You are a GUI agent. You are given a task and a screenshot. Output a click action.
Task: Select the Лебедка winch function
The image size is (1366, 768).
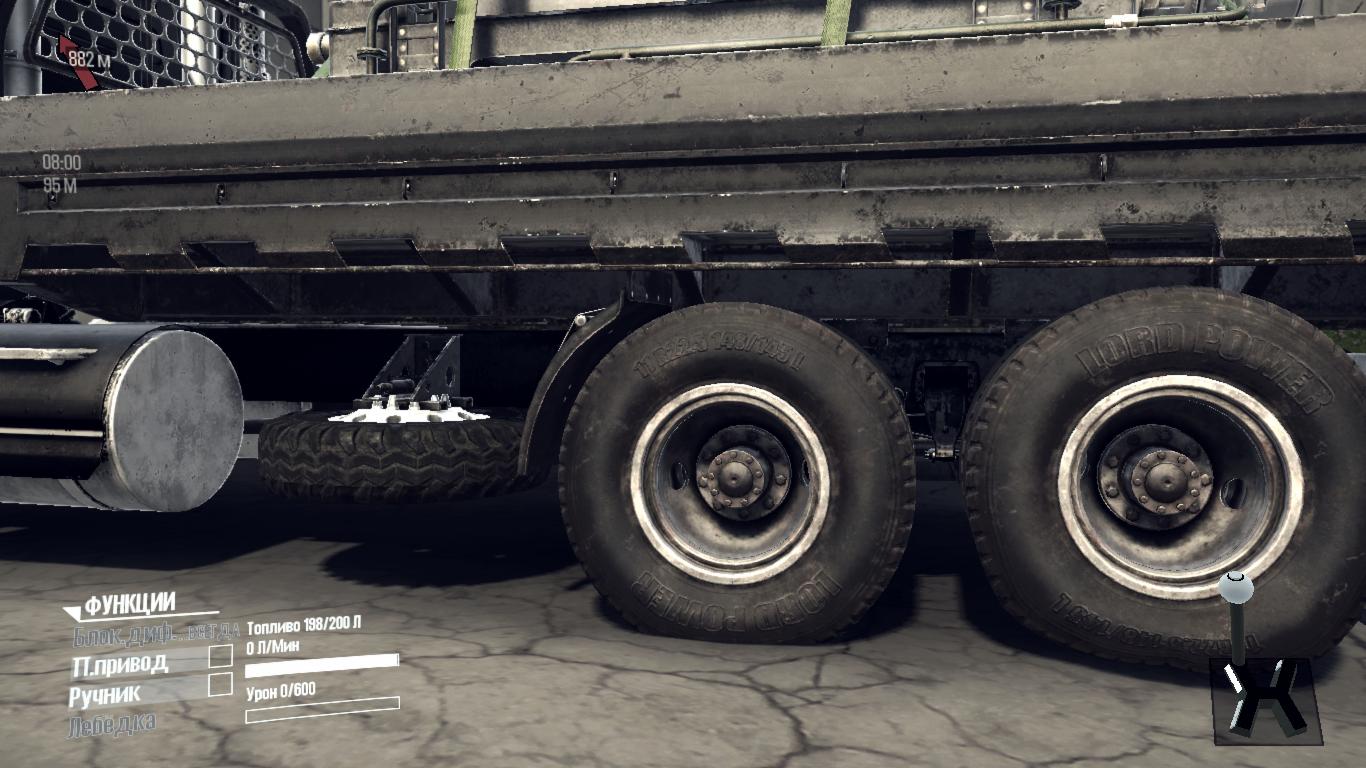click(112, 724)
